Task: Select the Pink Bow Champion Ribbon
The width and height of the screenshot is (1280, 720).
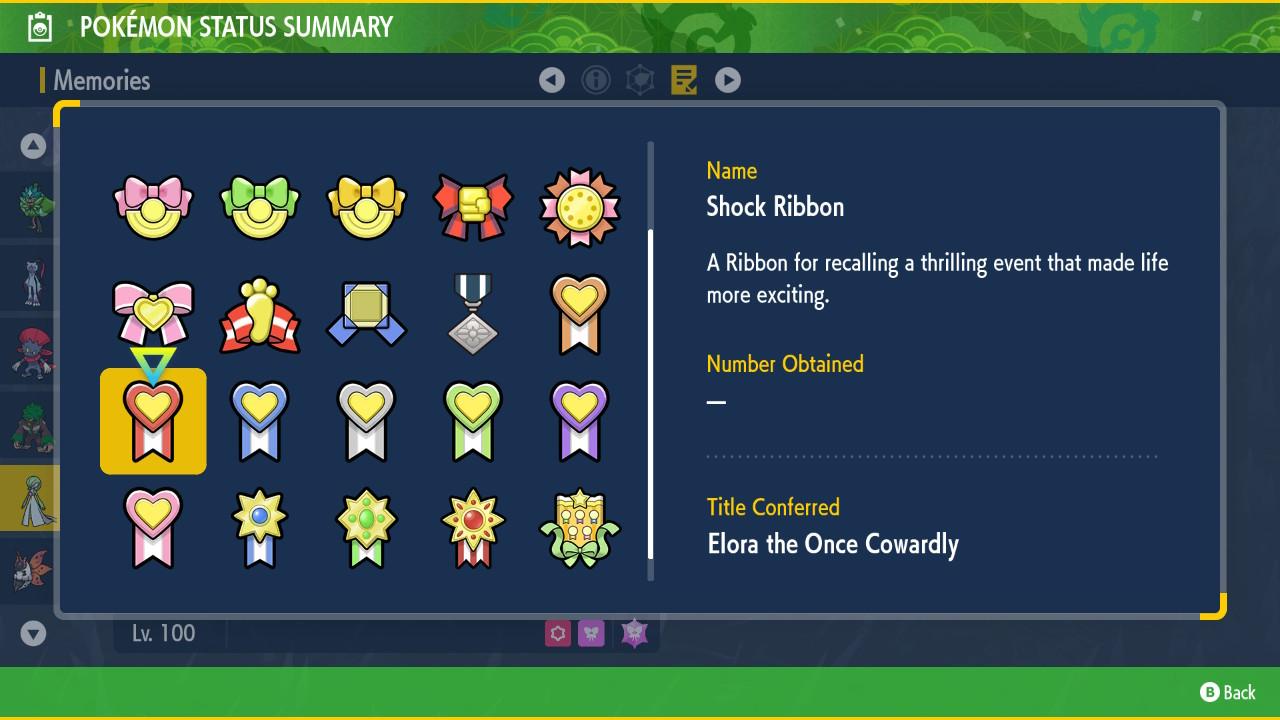Action: [x=152, y=205]
